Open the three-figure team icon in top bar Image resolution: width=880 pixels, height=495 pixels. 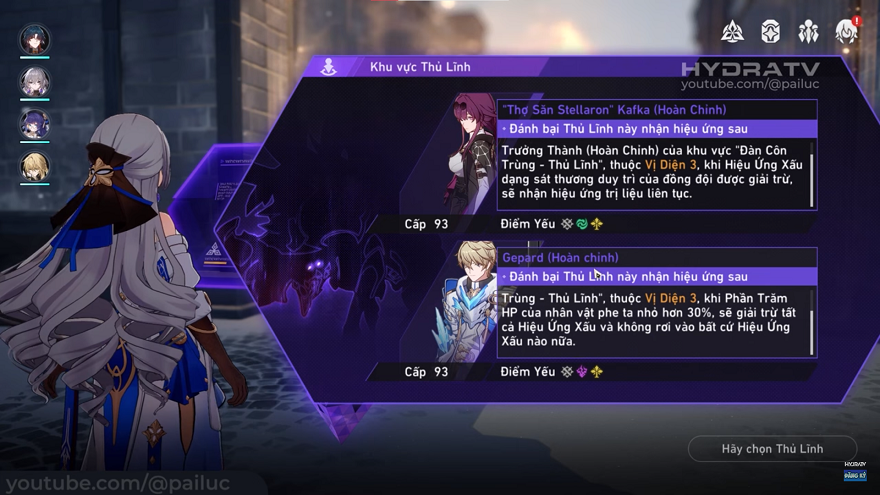[x=808, y=32]
